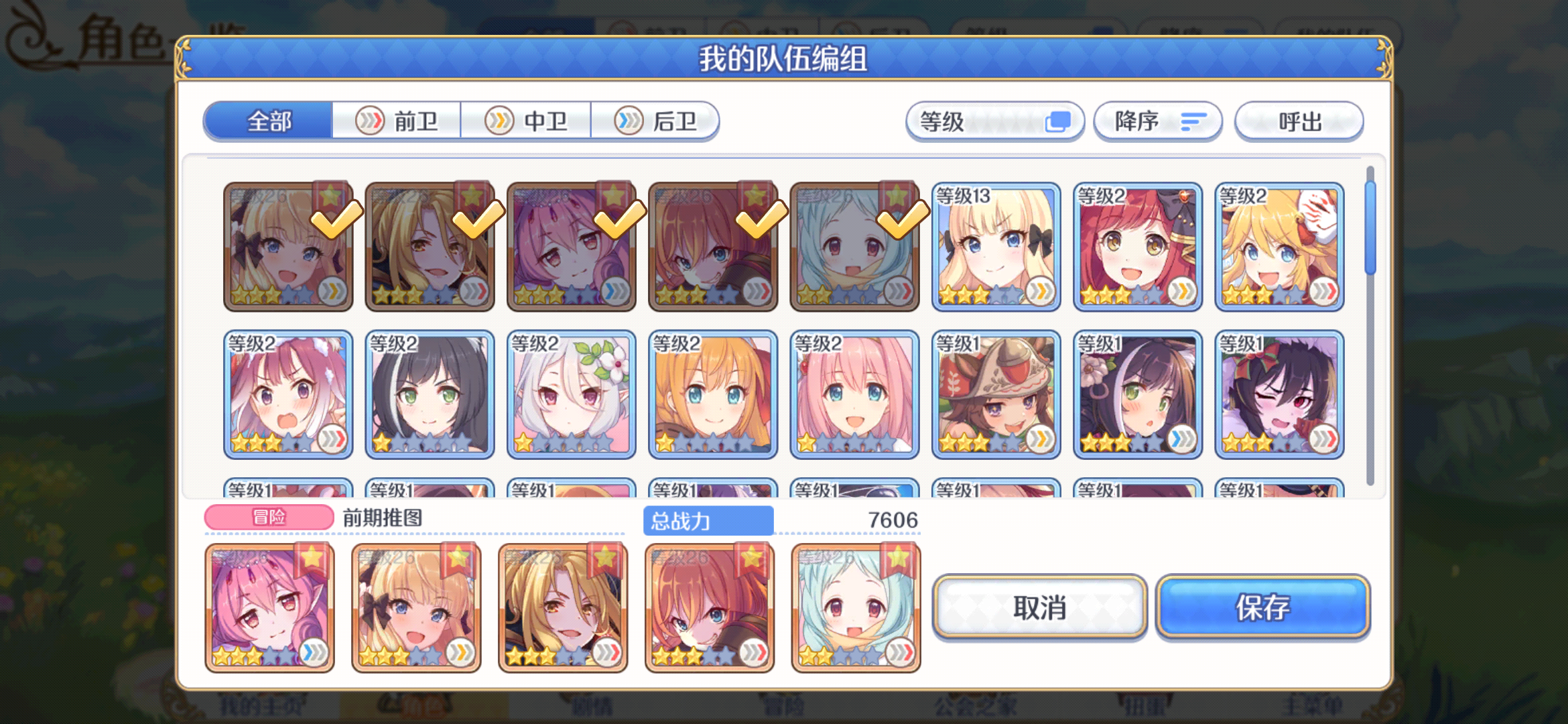1568x724 pixels.
Task: Uncheck the blue-haired character with the yellow checkmark
Action: (854, 245)
